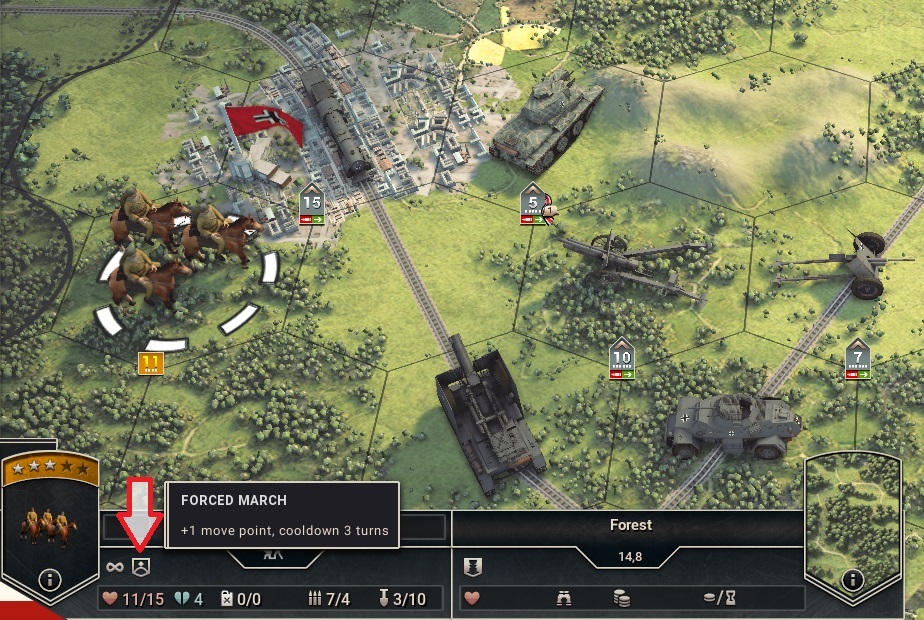The width and height of the screenshot is (924, 620).
Task: Open the selected cavalry unit info
Action: [49, 579]
